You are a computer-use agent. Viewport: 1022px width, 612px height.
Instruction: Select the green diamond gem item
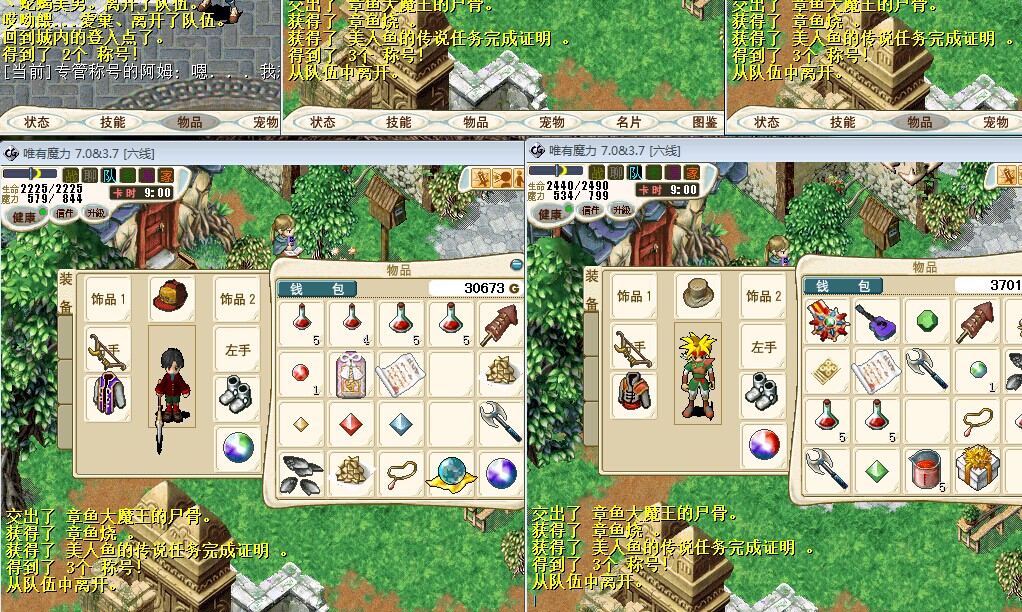click(x=877, y=469)
